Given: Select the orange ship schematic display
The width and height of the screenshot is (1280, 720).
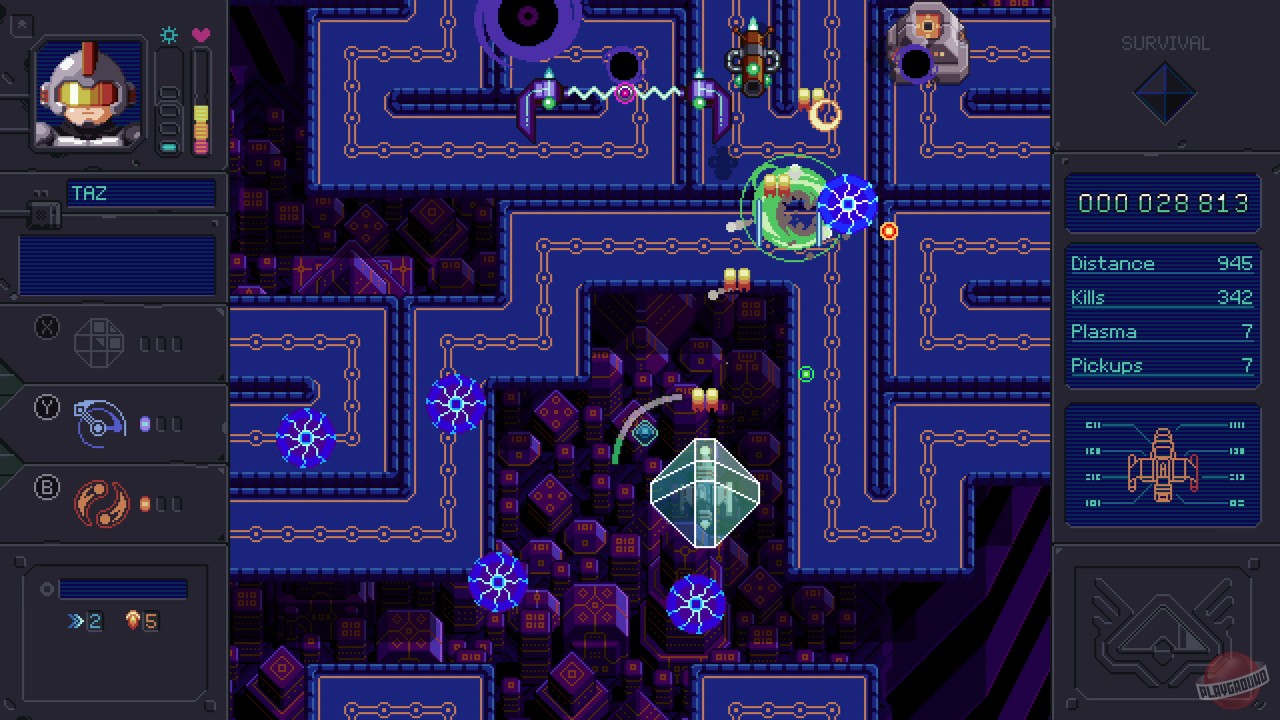Looking at the screenshot, I should point(1163,465).
